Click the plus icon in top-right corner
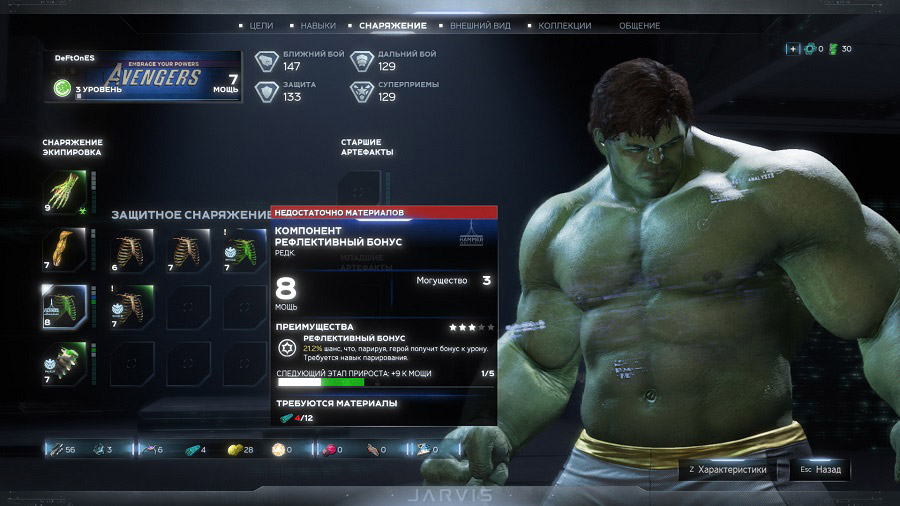 792,49
